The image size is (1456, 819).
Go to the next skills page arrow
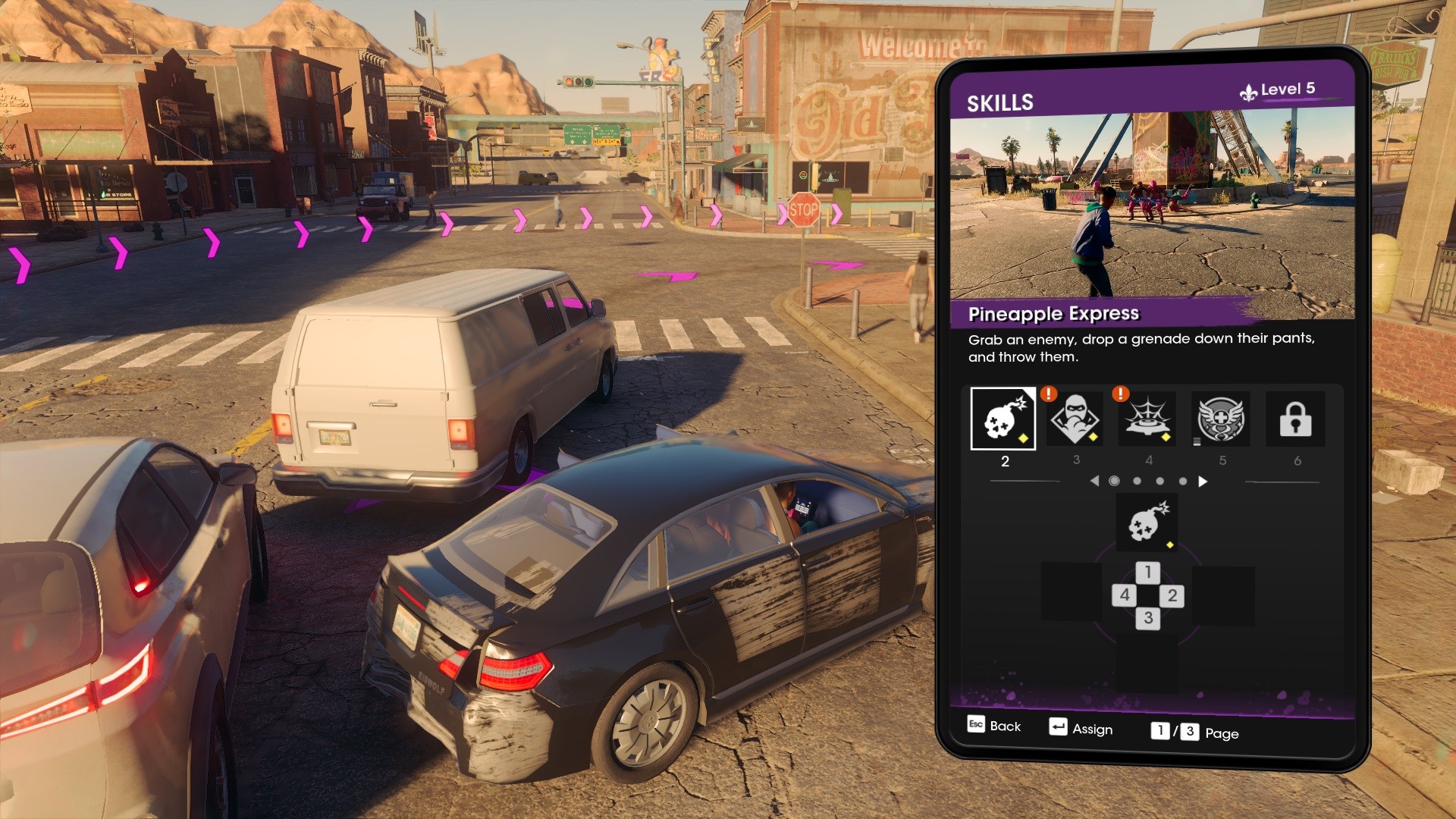tap(1203, 482)
